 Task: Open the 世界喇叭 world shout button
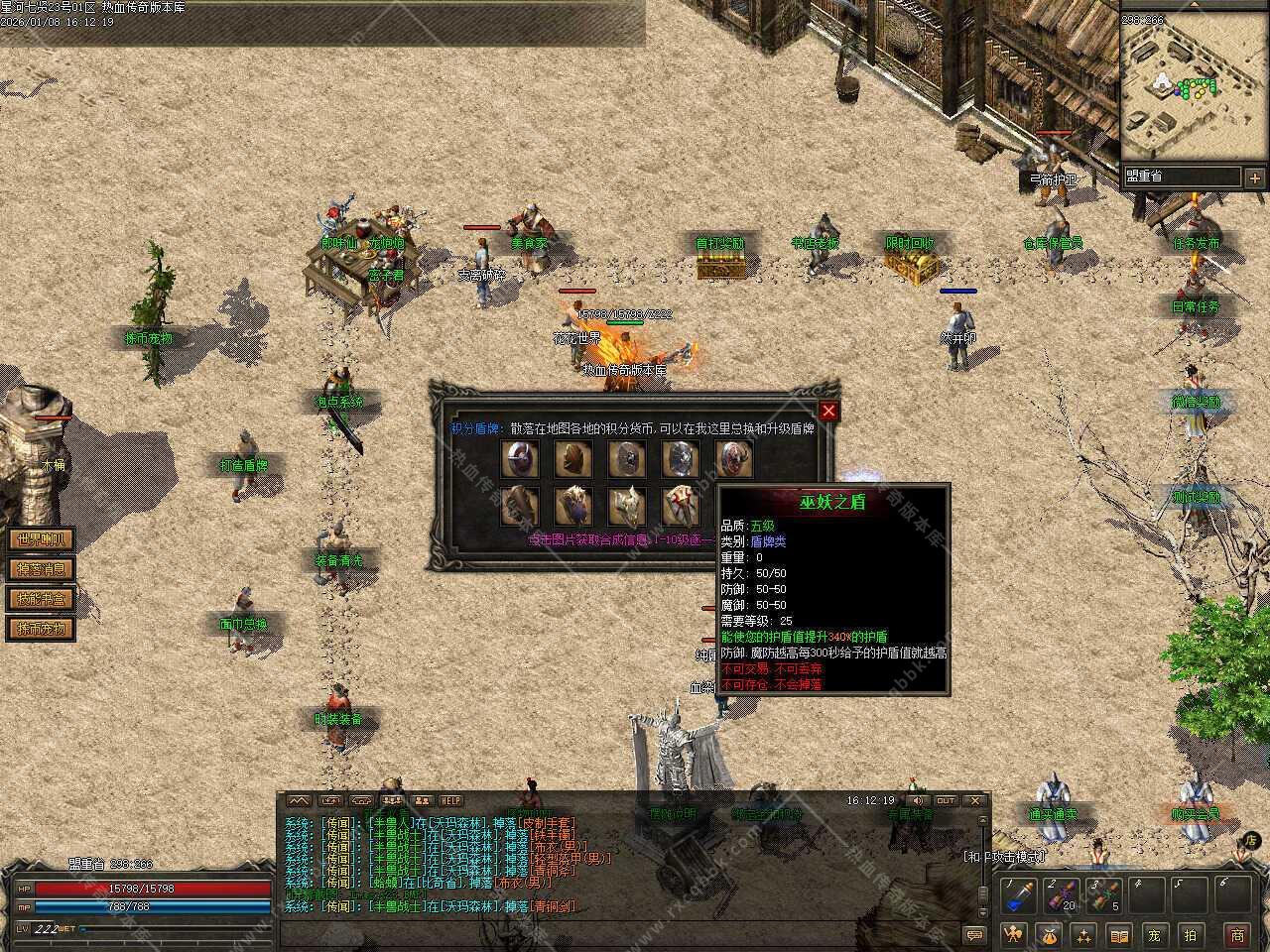point(41,540)
